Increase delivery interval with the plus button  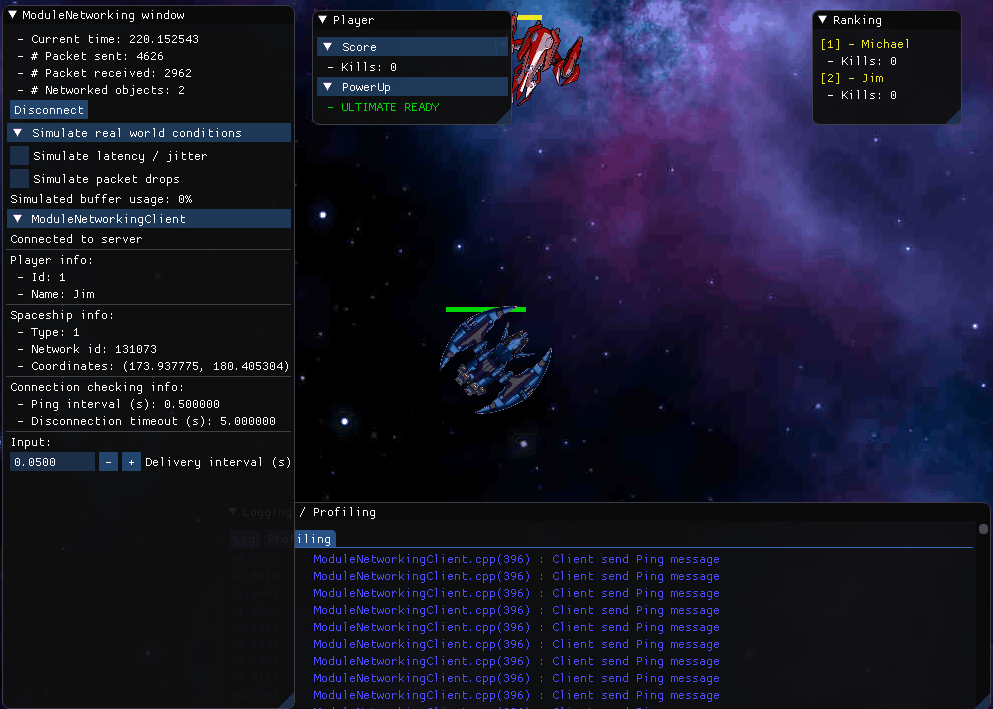coord(131,462)
